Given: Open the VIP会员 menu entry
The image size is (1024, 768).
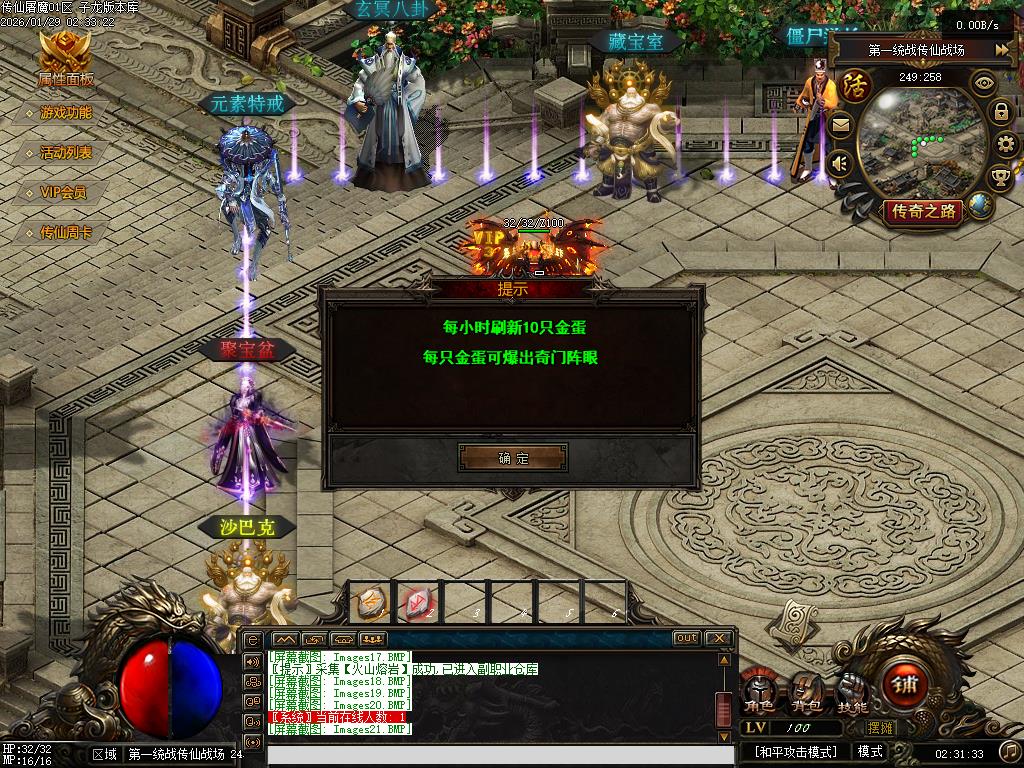Looking at the screenshot, I should 63,192.
